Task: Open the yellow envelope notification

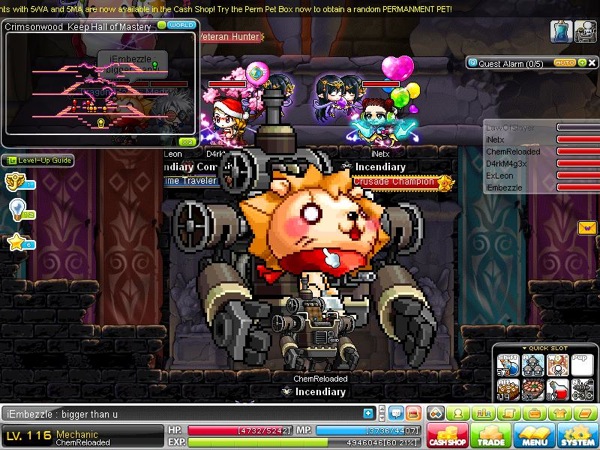Action: pos(587,228)
